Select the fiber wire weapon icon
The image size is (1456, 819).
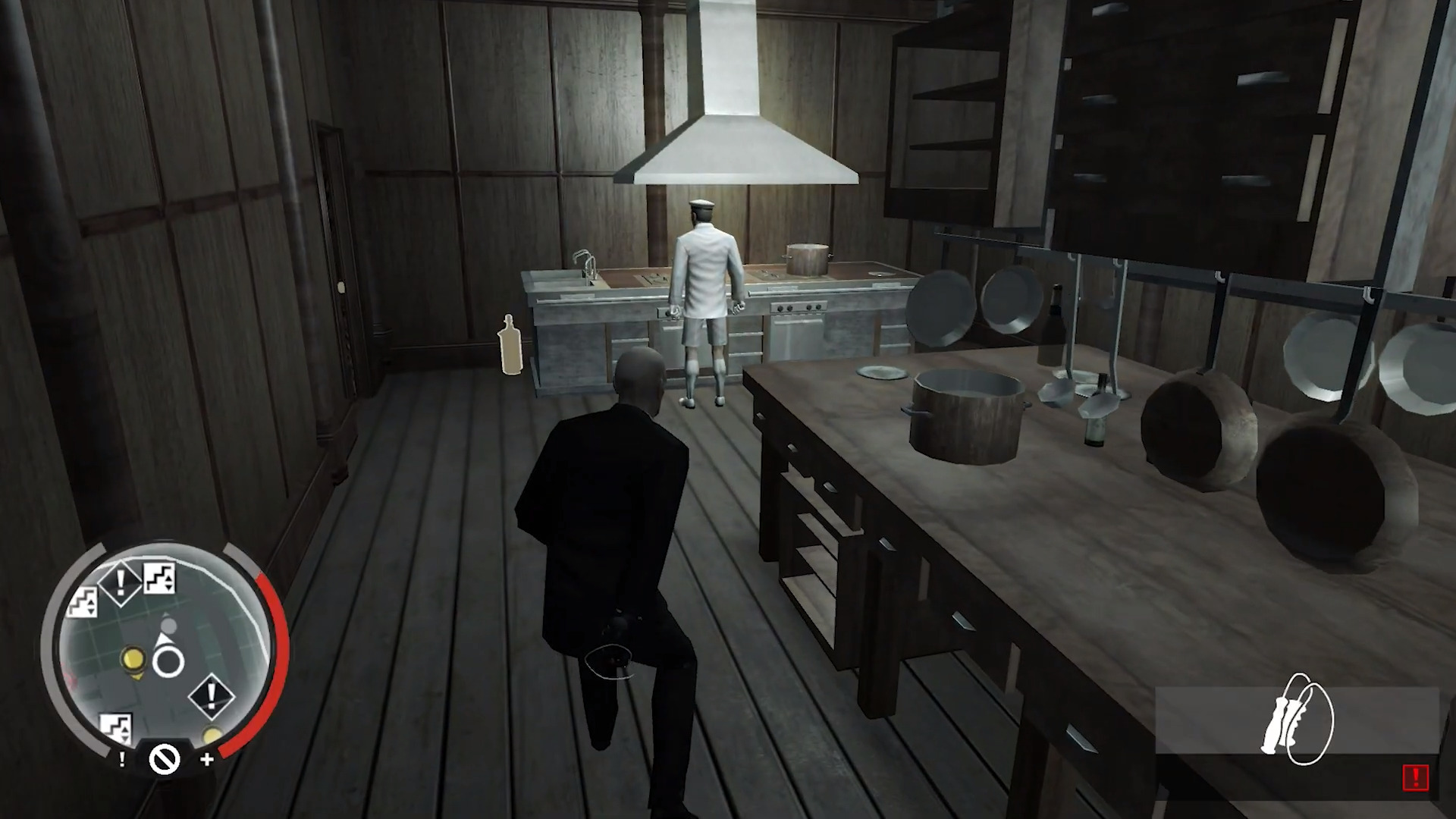click(x=1298, y=719)
